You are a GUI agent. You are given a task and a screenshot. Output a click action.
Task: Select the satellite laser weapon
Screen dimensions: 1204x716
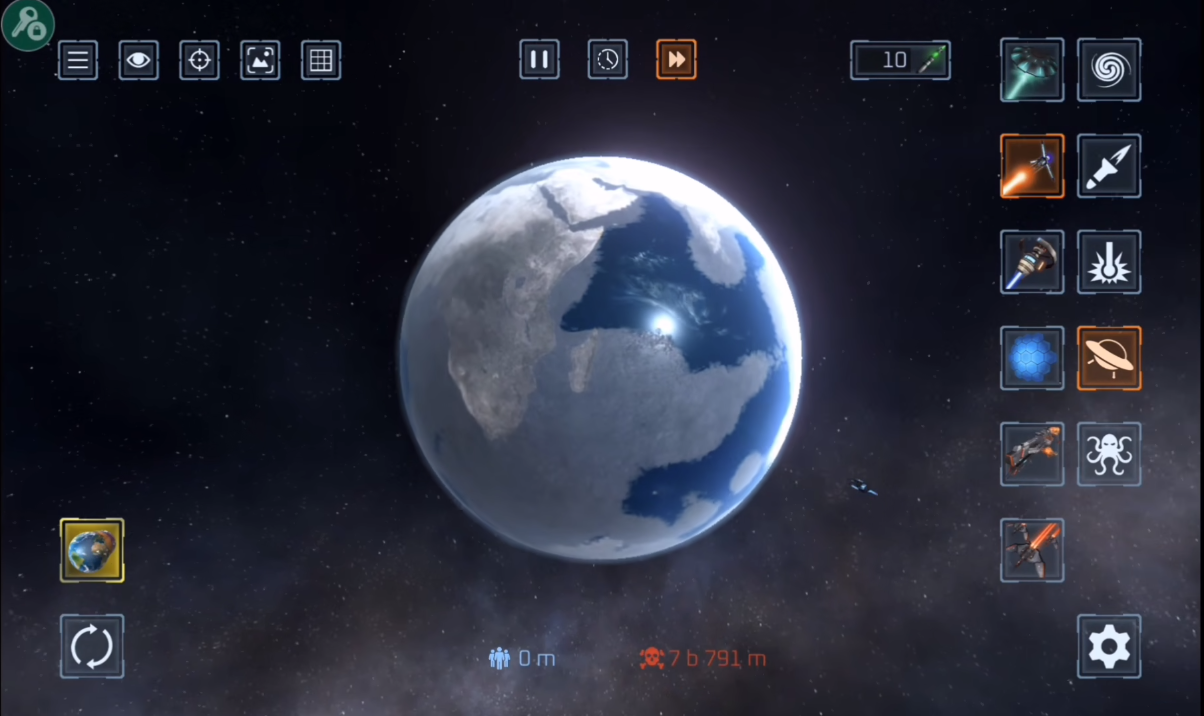coord(1032,166)
